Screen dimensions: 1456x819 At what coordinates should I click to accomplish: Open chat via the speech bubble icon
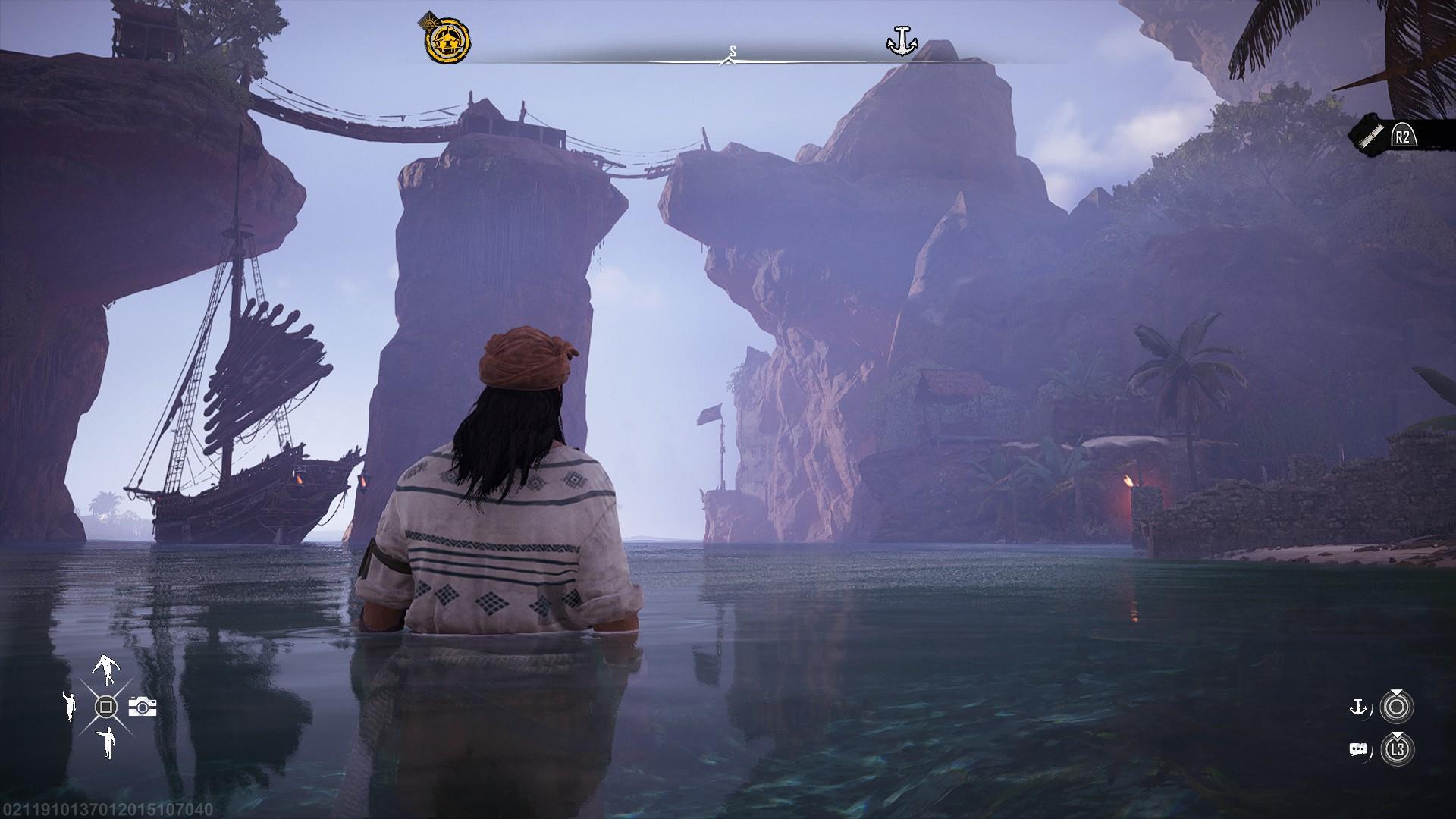click(1358, 750)
